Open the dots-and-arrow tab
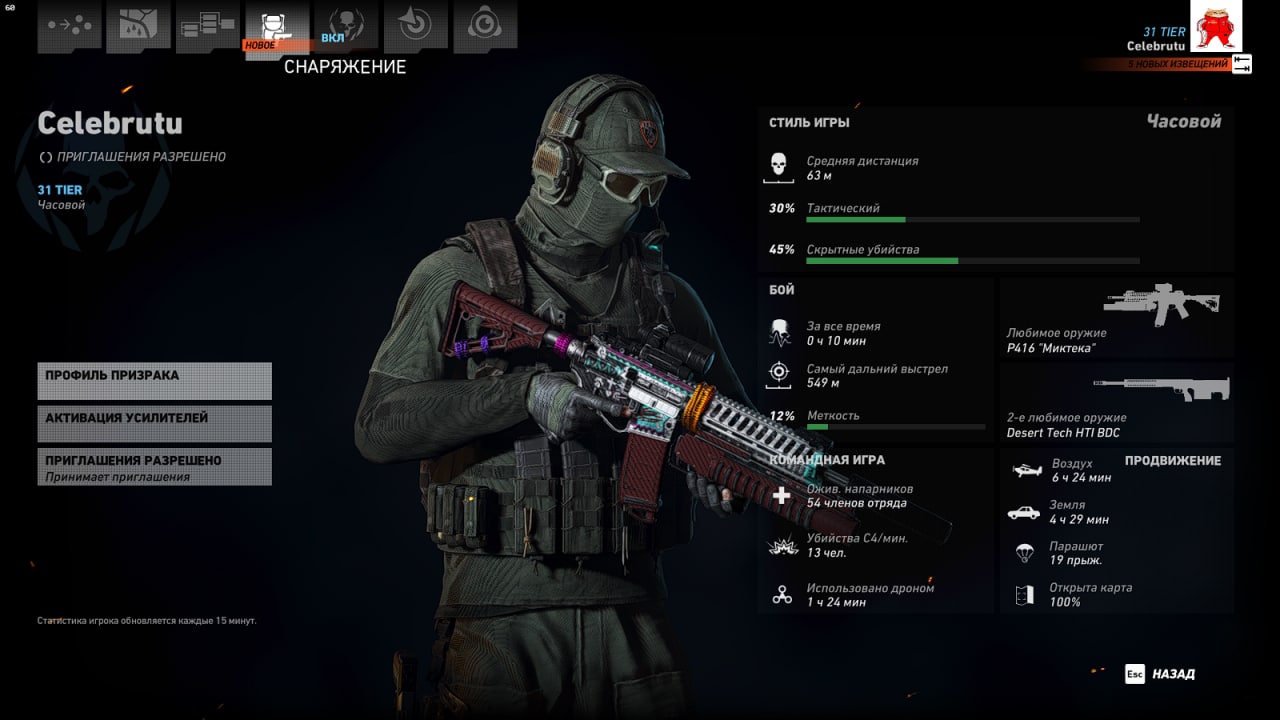 click(x=69, y=27)
